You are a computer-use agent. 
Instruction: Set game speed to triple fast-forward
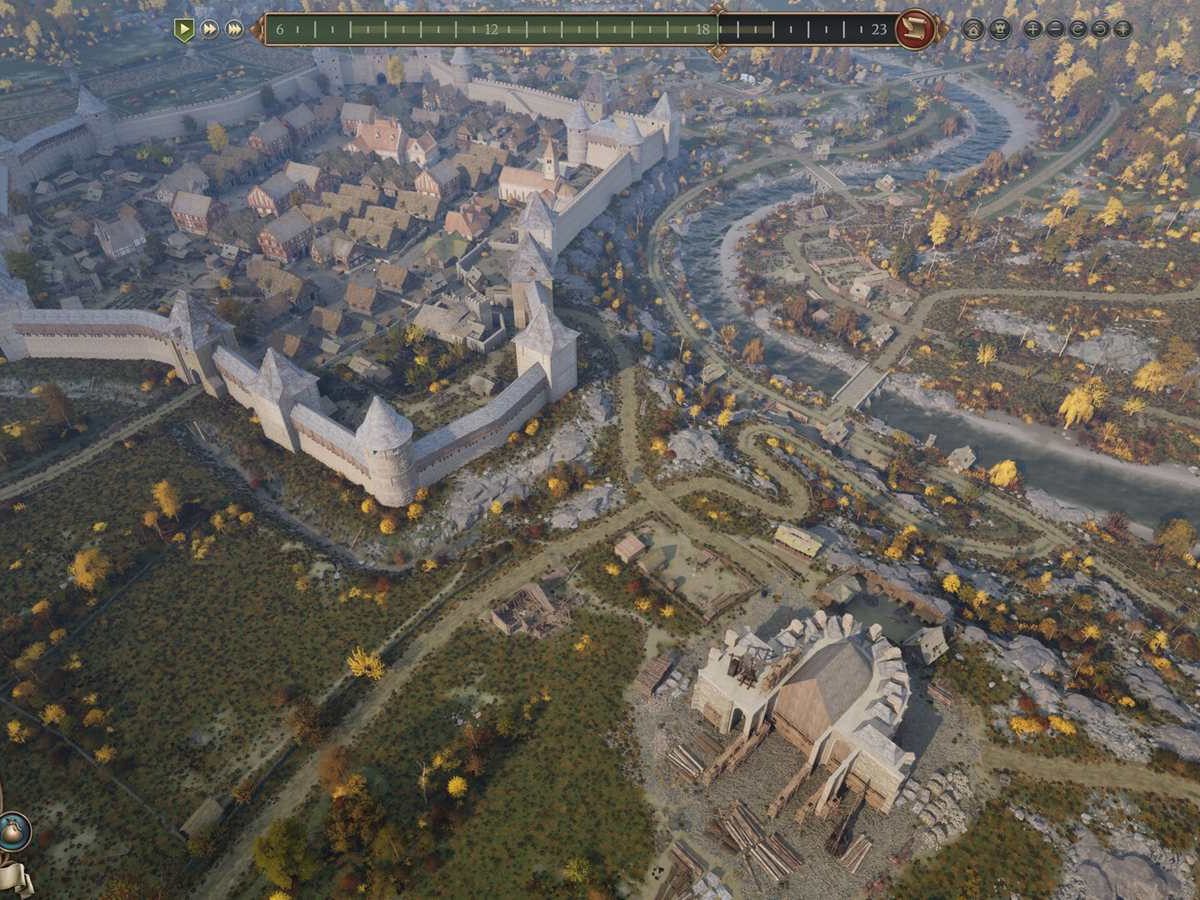coord(234,29)
